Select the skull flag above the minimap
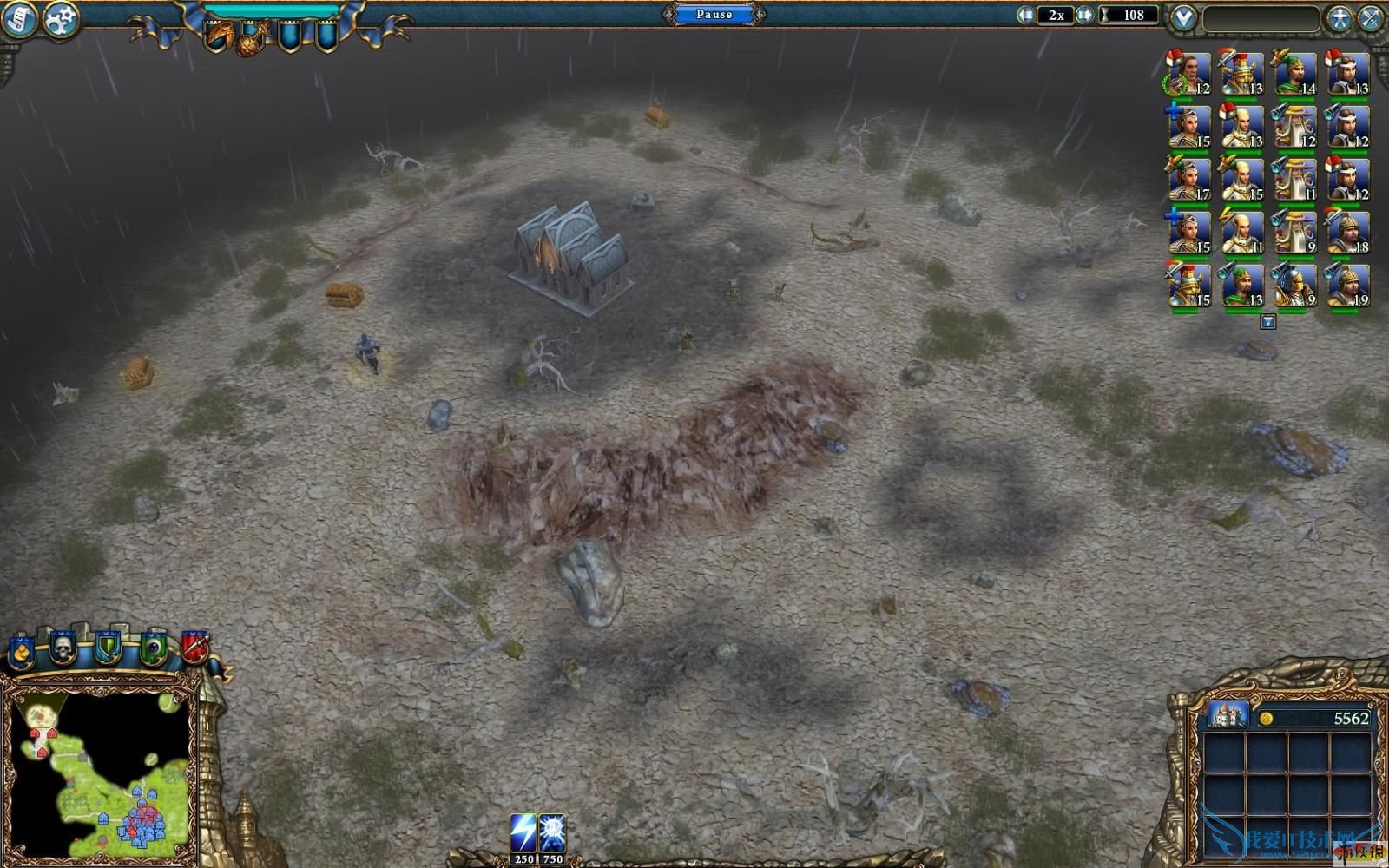The height and width of the screenshot is (868, 1389). pos(63,648)
